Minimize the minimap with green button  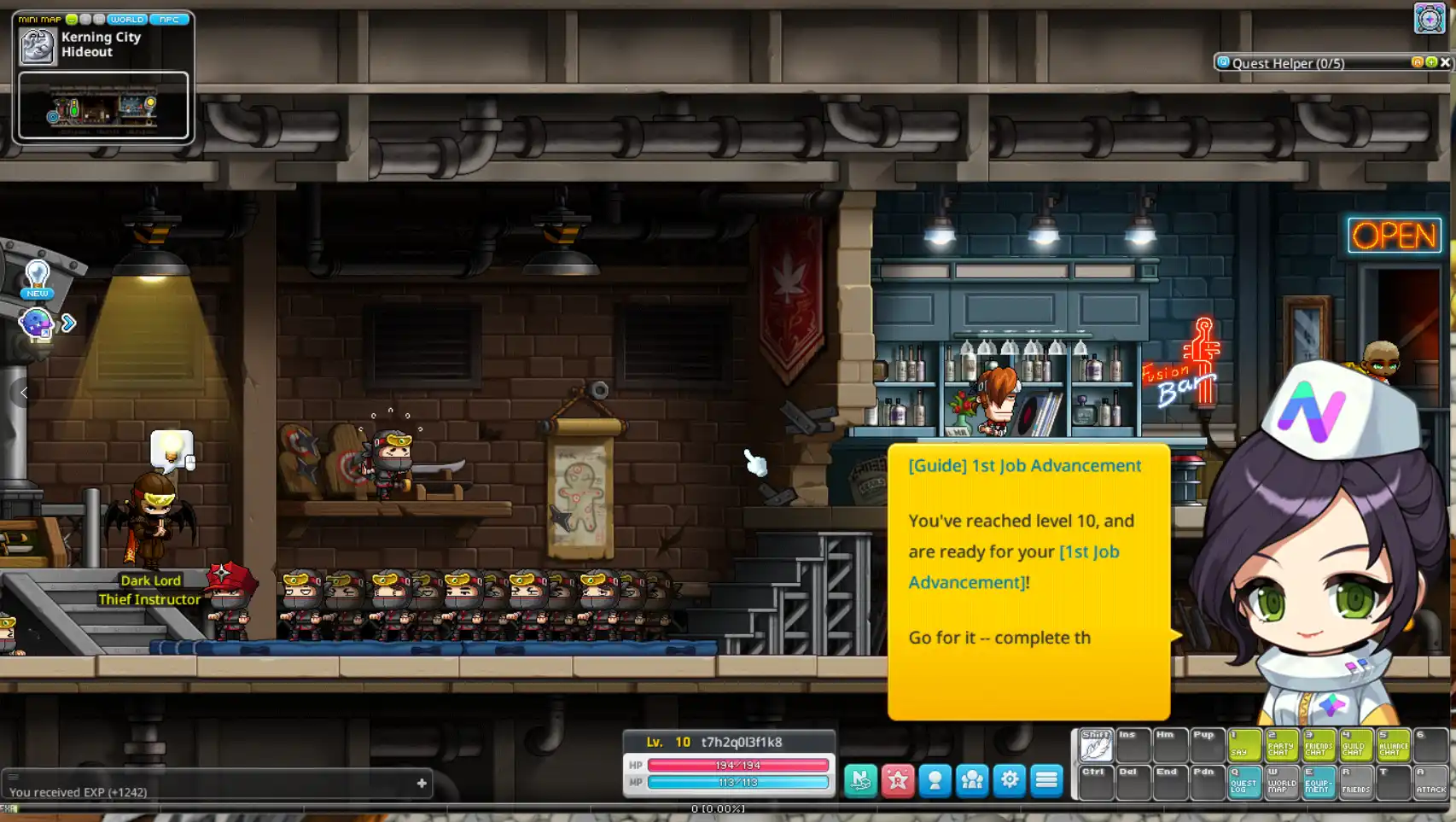point(72,19)
